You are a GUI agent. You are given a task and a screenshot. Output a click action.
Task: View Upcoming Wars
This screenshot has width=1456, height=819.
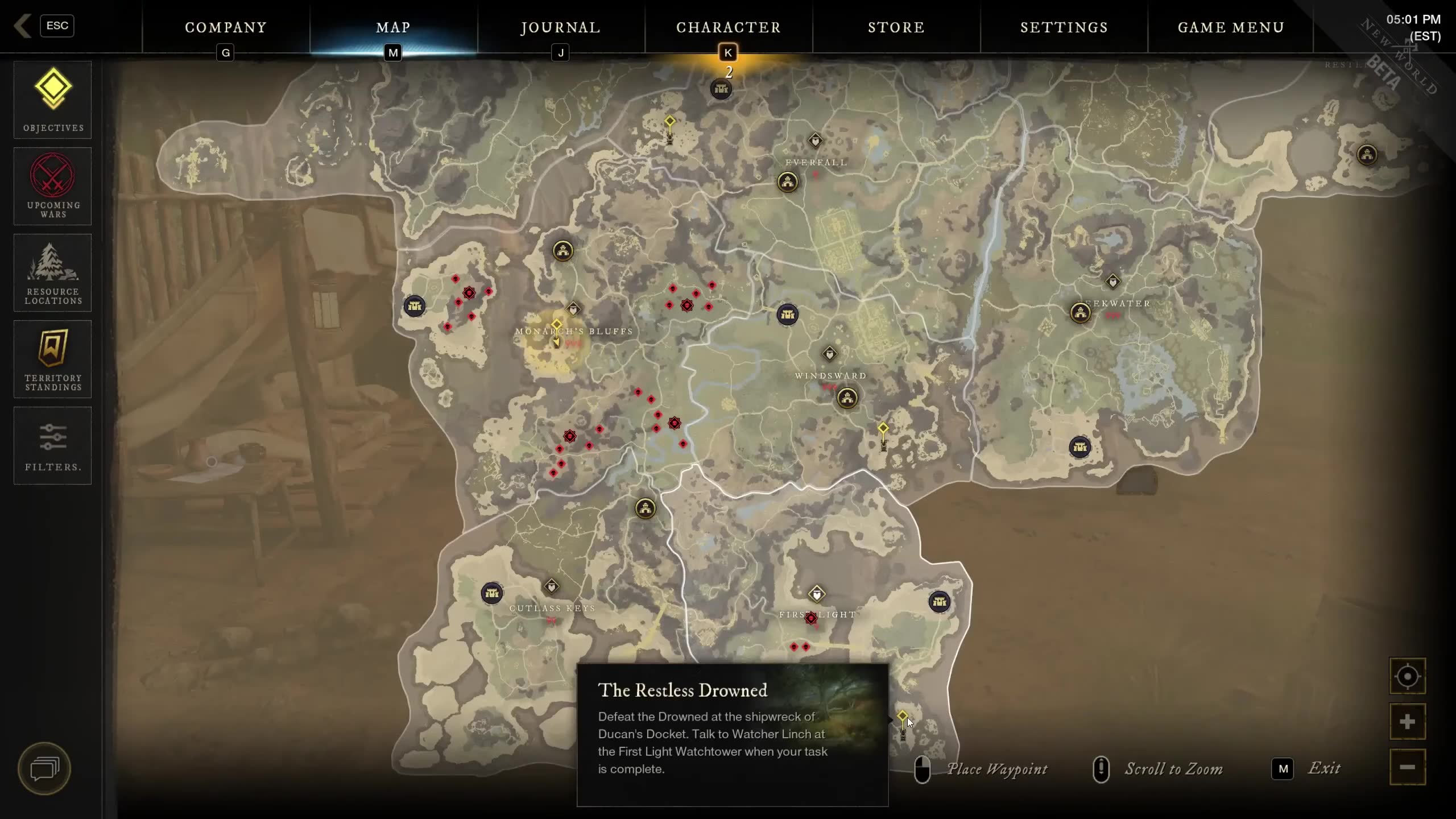52,186
